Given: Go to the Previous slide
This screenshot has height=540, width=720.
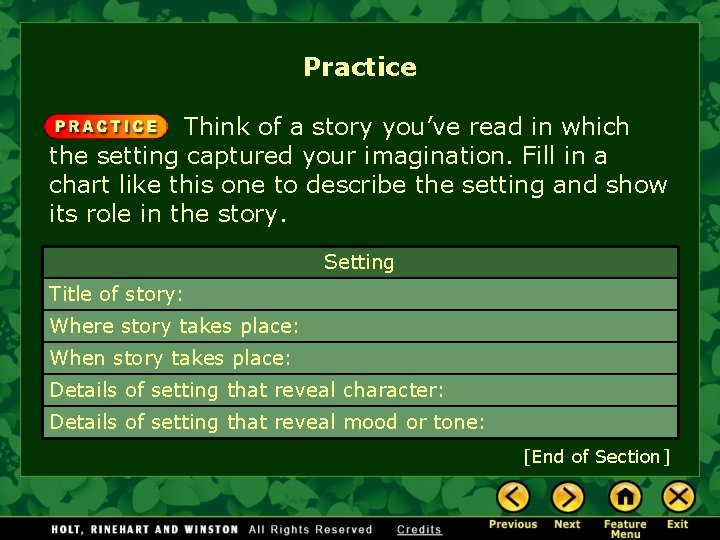Looking at the screenshot, I should point(513,497).
